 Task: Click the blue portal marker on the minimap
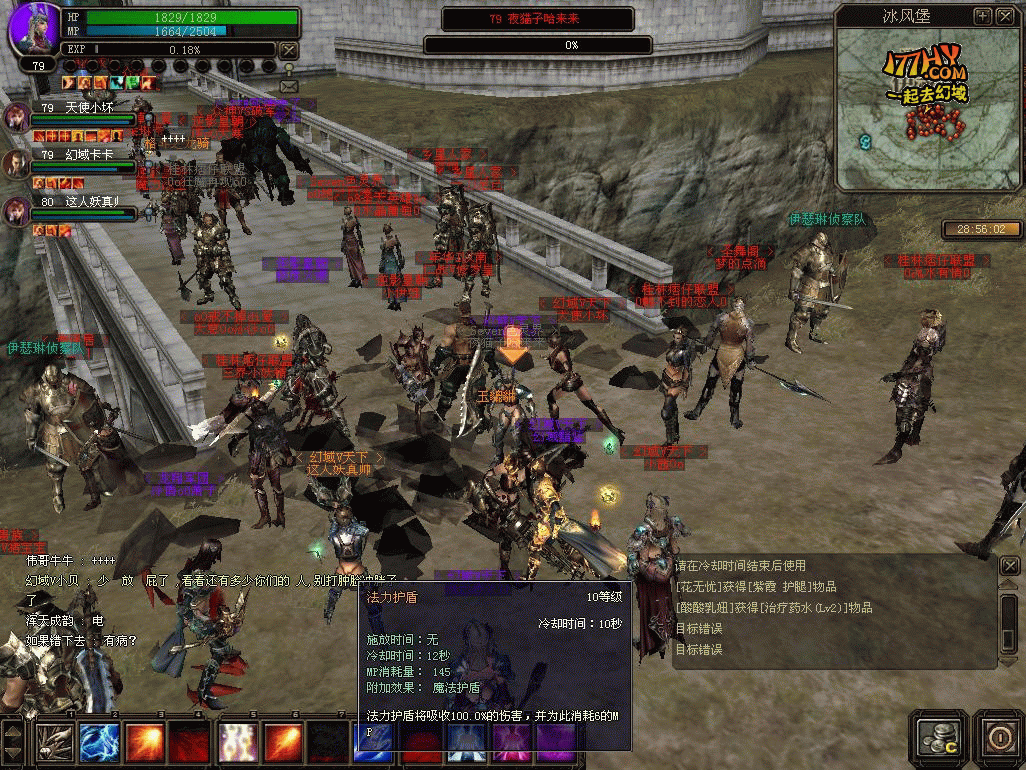pos(865,143)
